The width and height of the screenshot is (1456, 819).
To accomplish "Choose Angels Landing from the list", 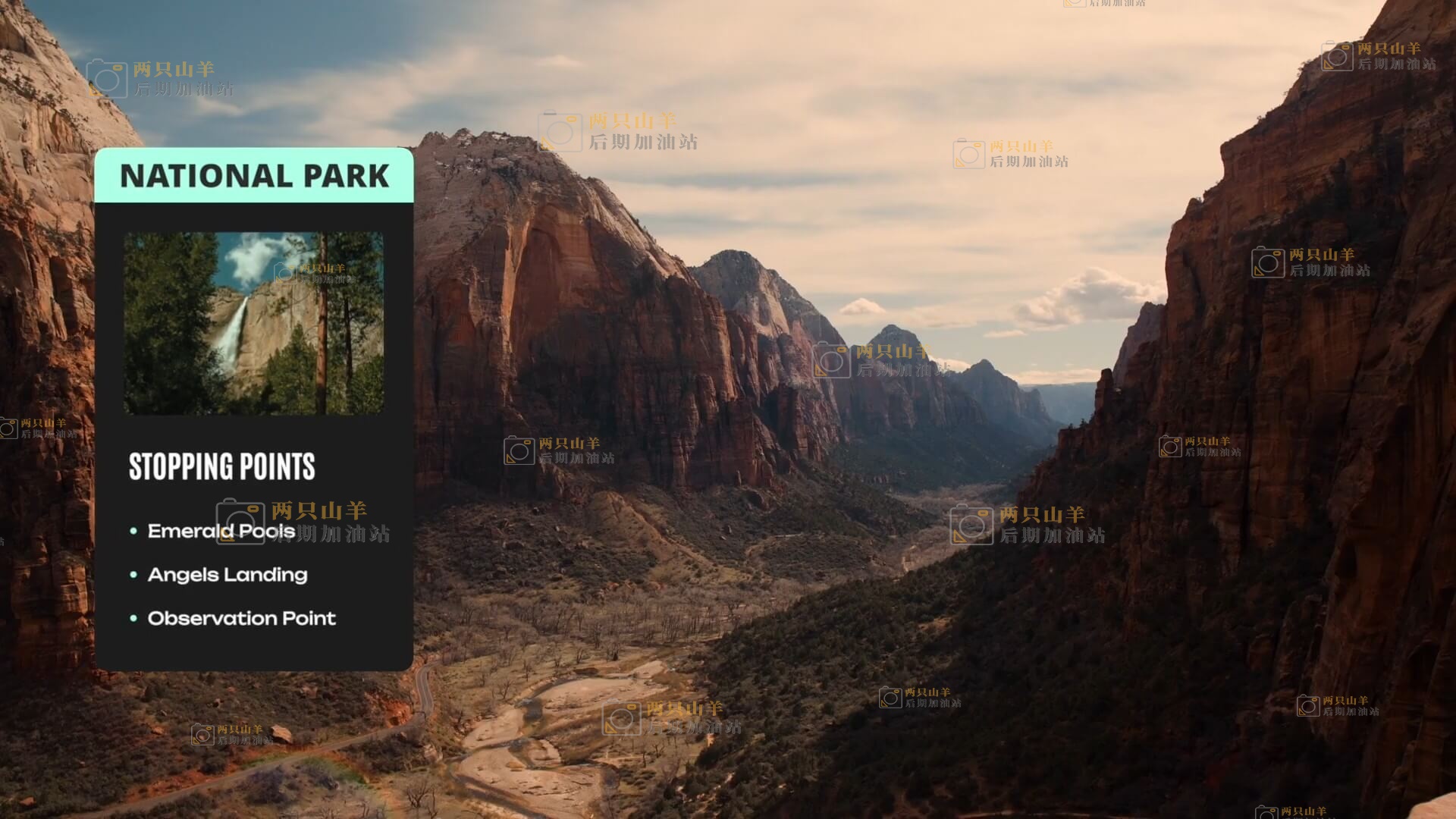I will [227, 575].
